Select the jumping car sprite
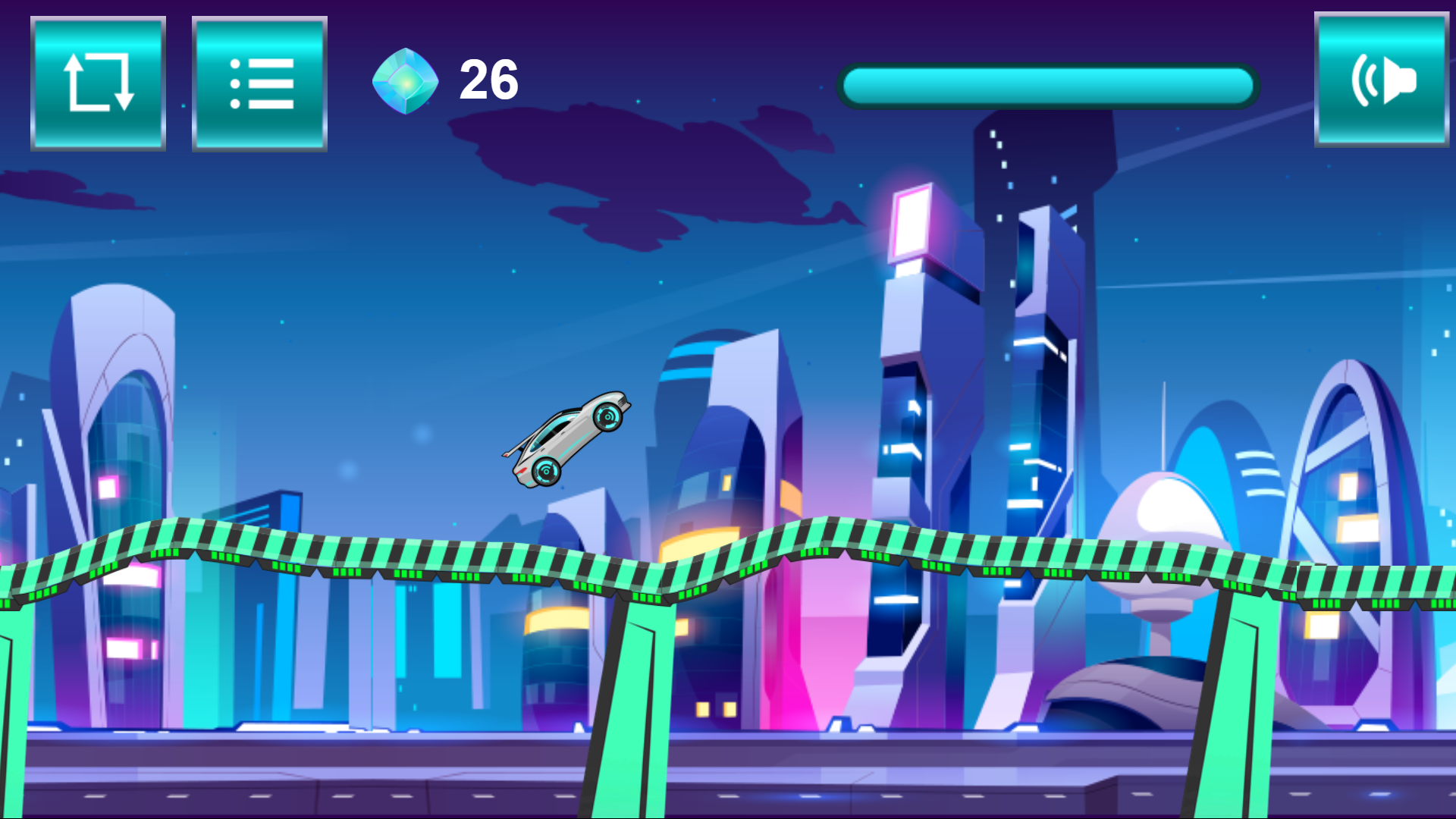 point(569,438)
